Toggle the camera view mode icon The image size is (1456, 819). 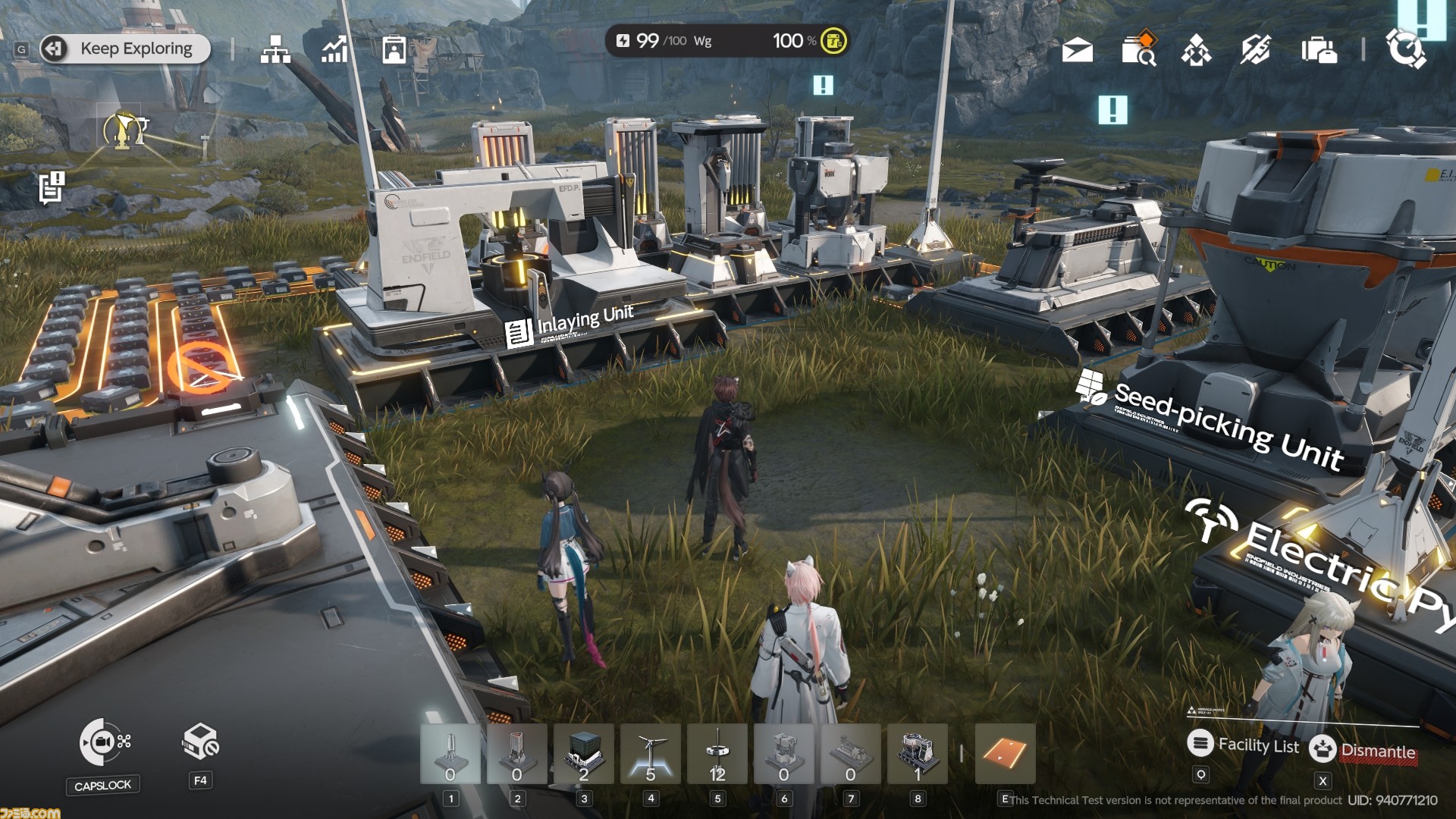click(105, 742)
